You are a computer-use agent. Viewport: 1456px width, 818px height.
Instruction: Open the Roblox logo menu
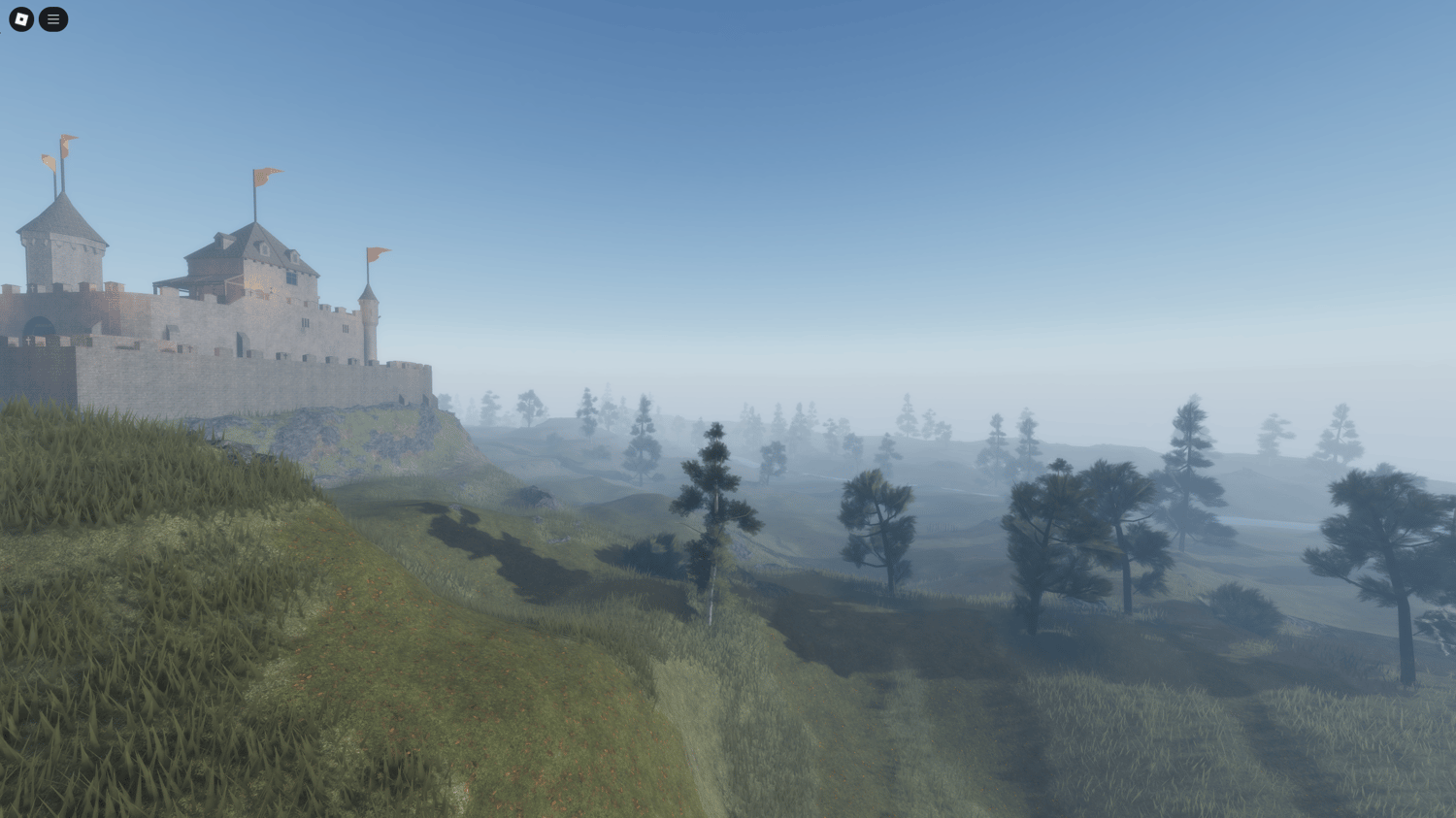(21, 19)
